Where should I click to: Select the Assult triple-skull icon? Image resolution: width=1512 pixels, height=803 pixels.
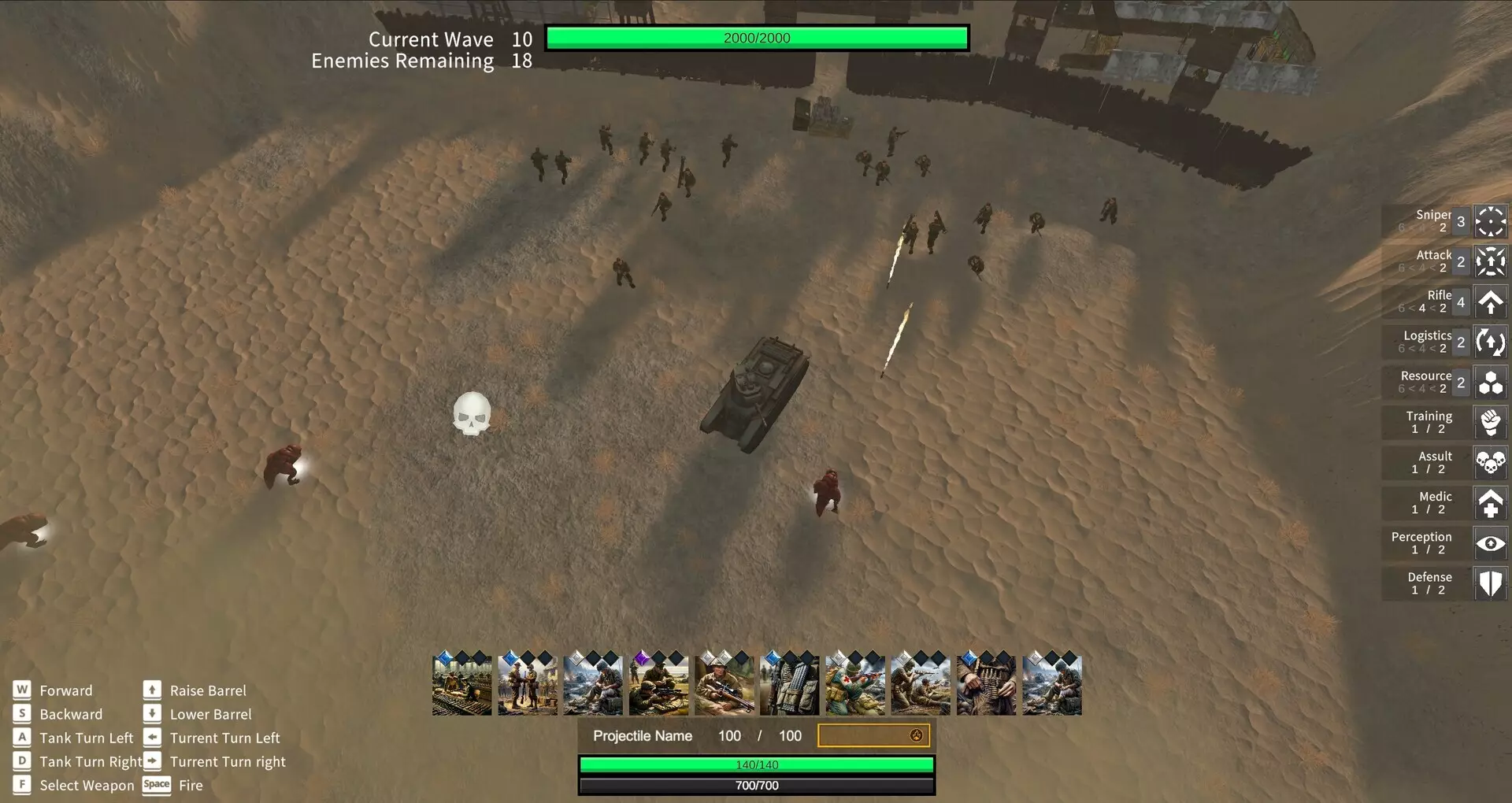(1491, 463)
